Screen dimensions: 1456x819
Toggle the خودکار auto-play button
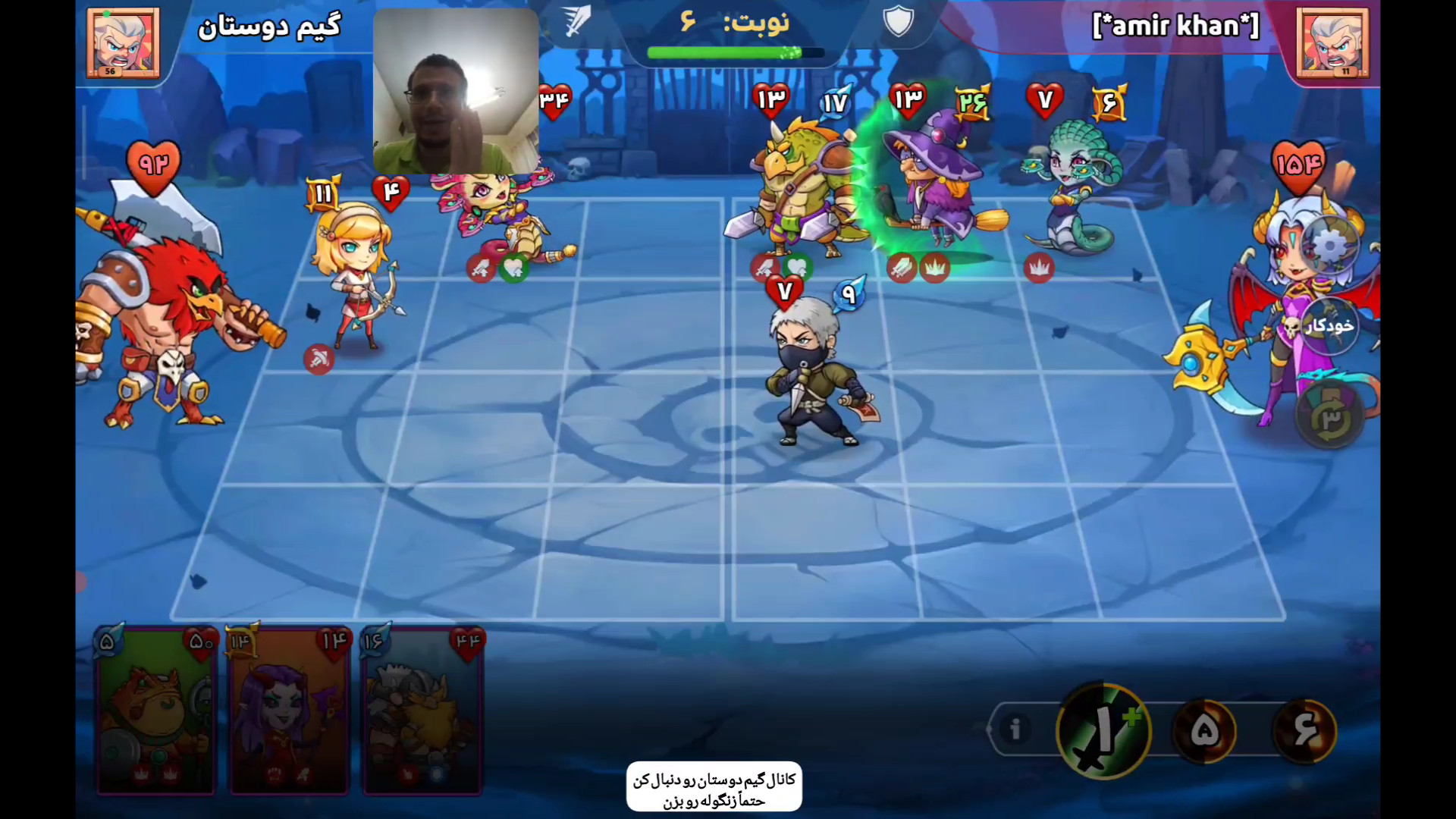[x=1329, y=326]
